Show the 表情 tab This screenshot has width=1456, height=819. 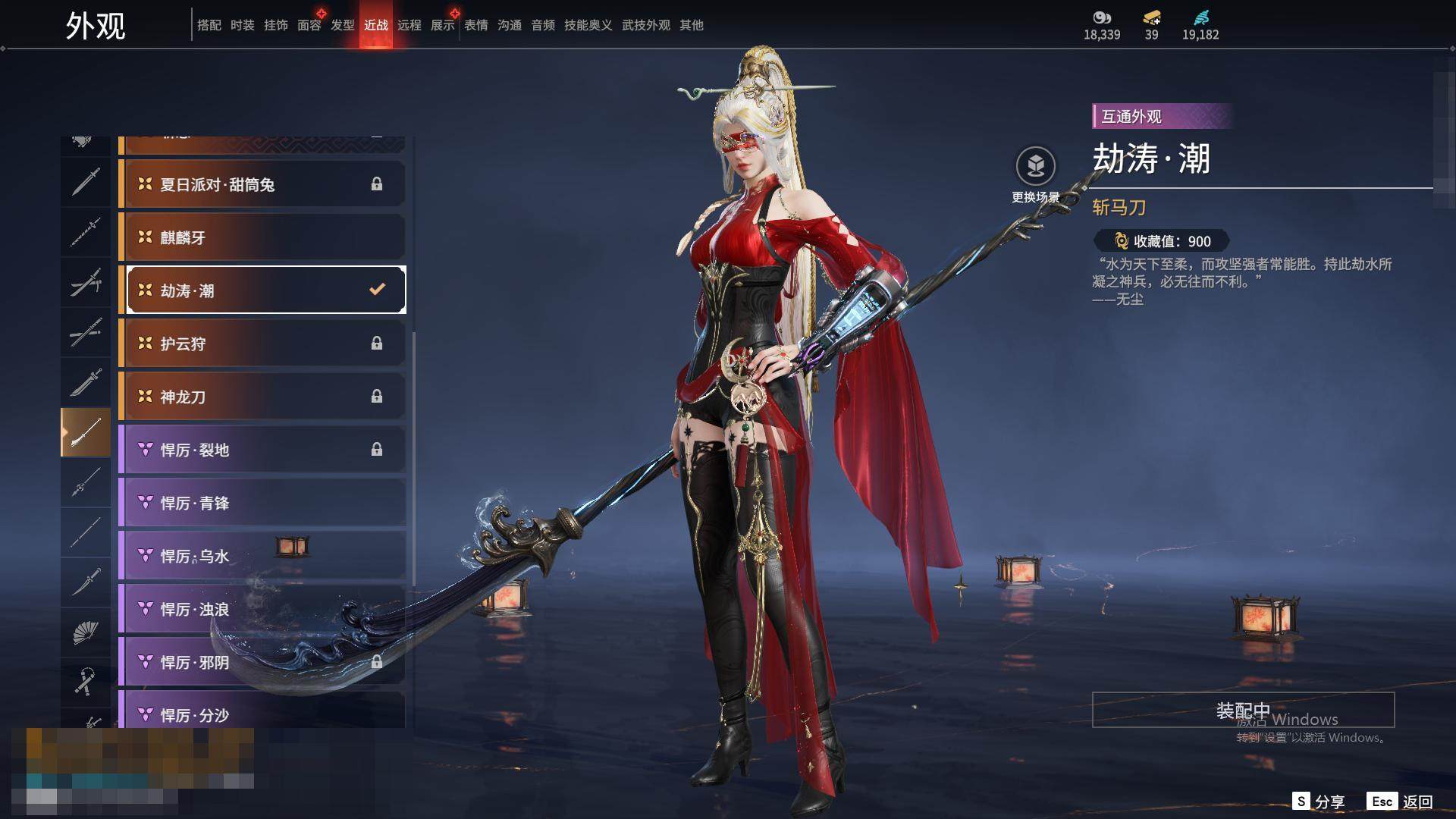[476, 25]
